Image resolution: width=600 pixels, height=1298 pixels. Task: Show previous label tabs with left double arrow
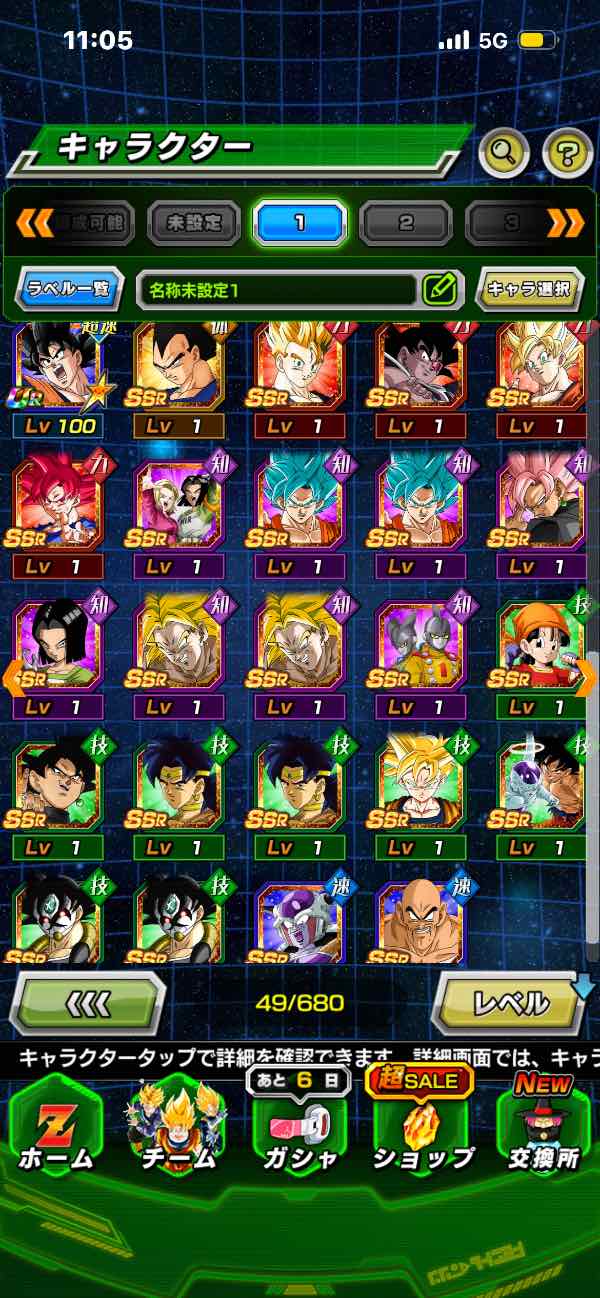pos(34,222)
